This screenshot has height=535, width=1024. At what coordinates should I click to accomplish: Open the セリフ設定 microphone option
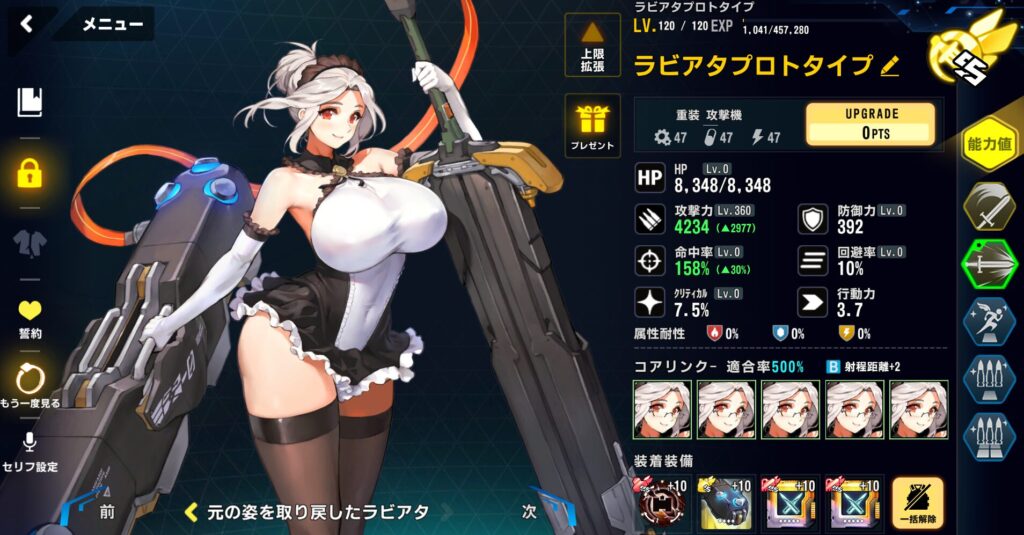coord(29,450)
